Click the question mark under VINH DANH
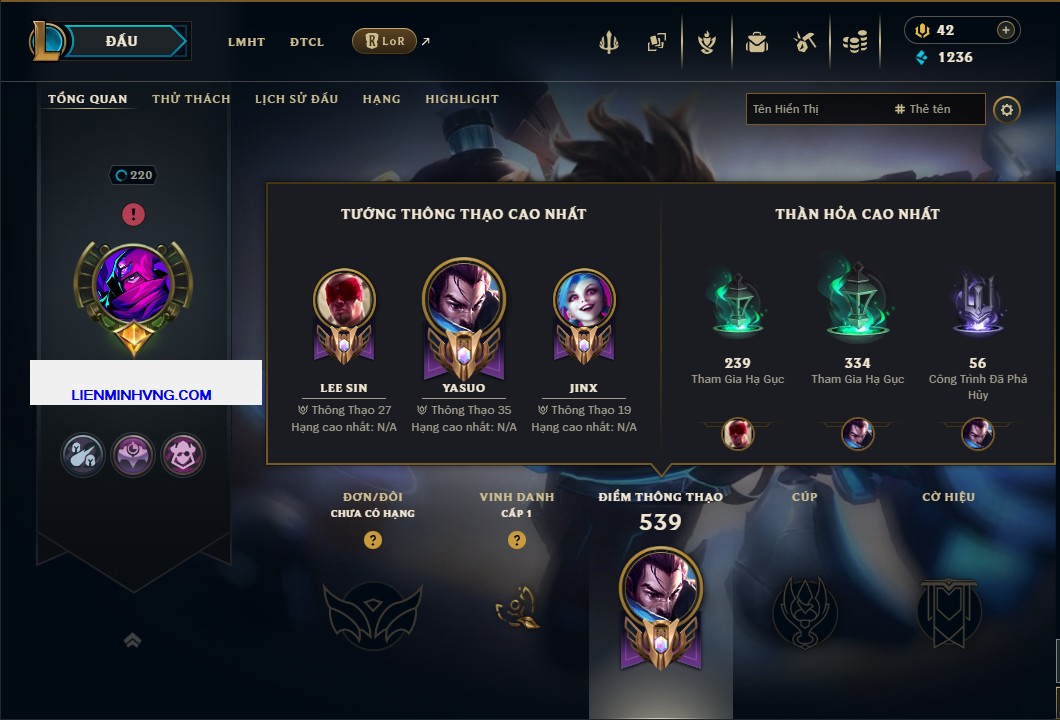Screen dimensions: 1060x720 coord(517,540)
